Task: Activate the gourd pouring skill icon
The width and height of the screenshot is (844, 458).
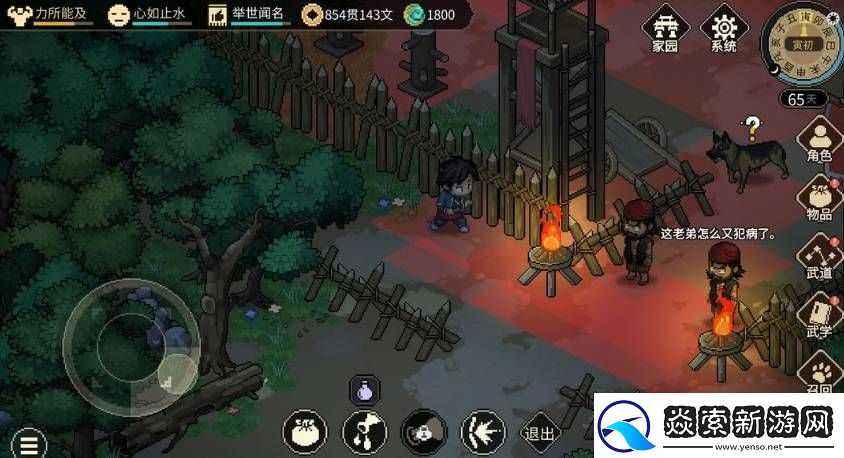Action: point(364,432)
